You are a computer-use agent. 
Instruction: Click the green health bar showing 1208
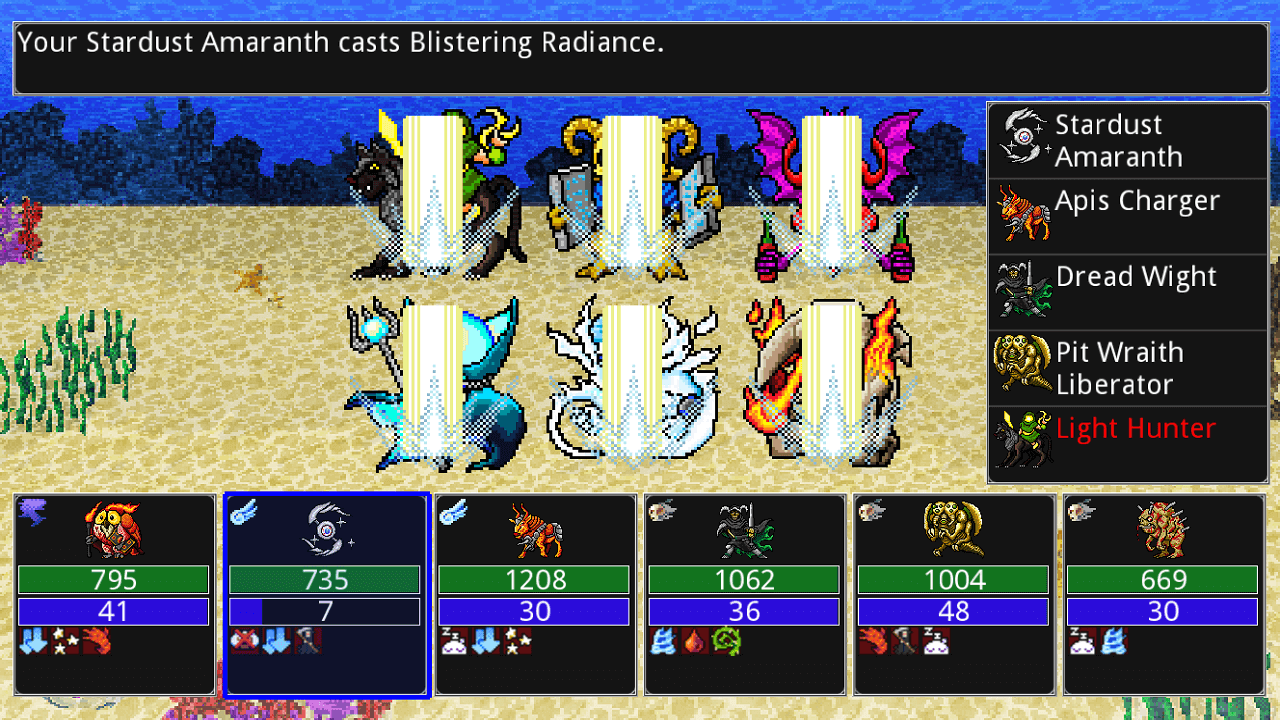click(533, 580)
